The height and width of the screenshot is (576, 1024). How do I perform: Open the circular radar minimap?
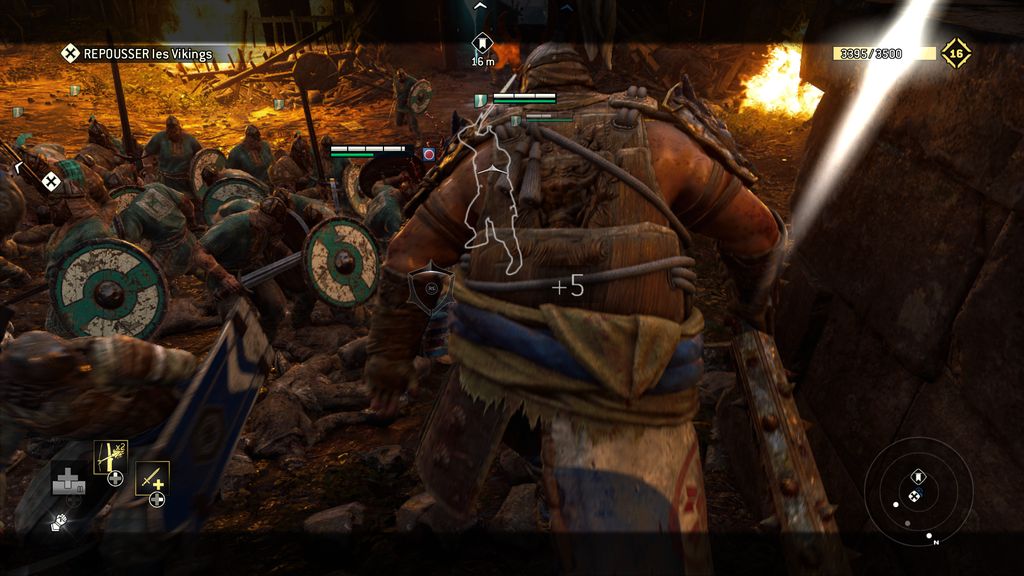[x=918, y=491]
